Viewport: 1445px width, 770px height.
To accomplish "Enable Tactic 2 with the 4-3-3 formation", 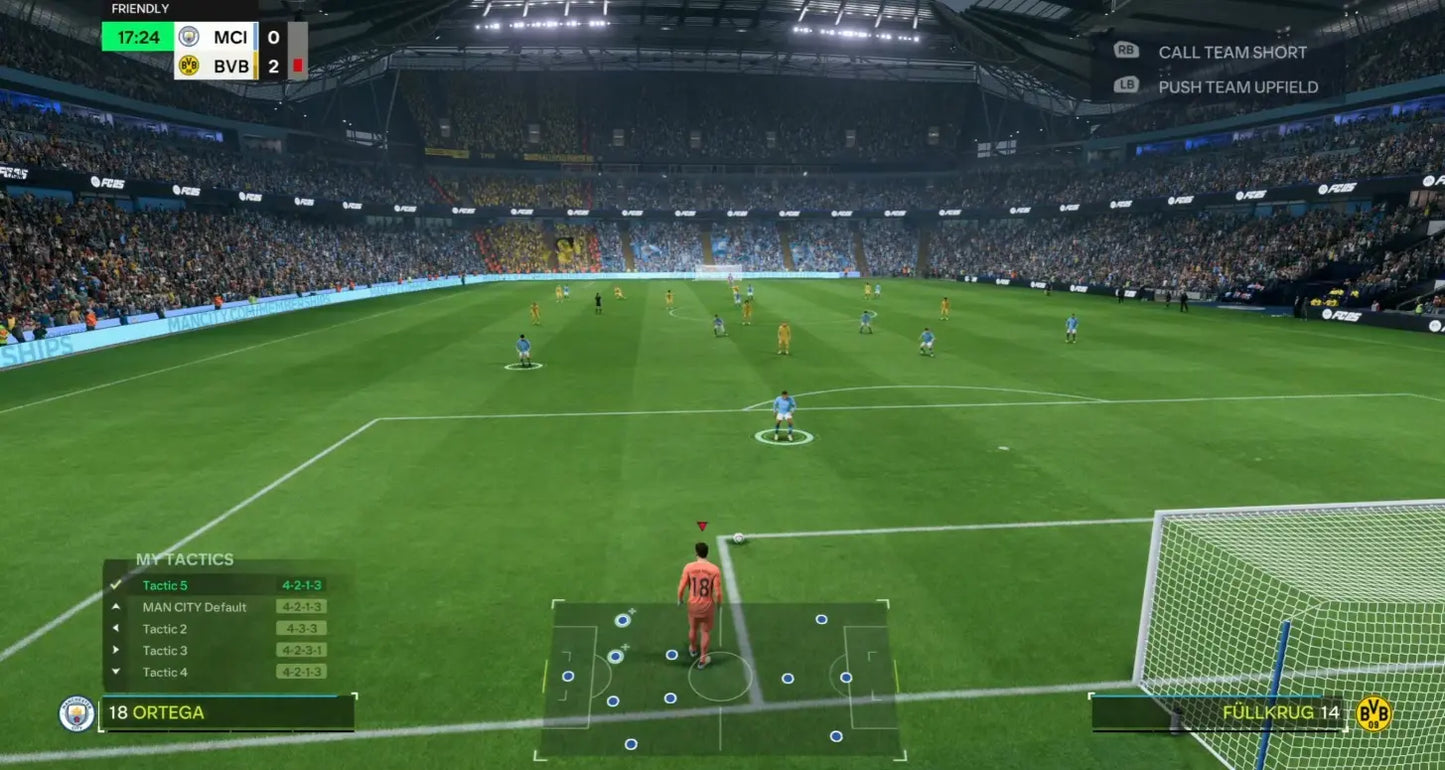I will pyautogui.click(x=166, y=628).
